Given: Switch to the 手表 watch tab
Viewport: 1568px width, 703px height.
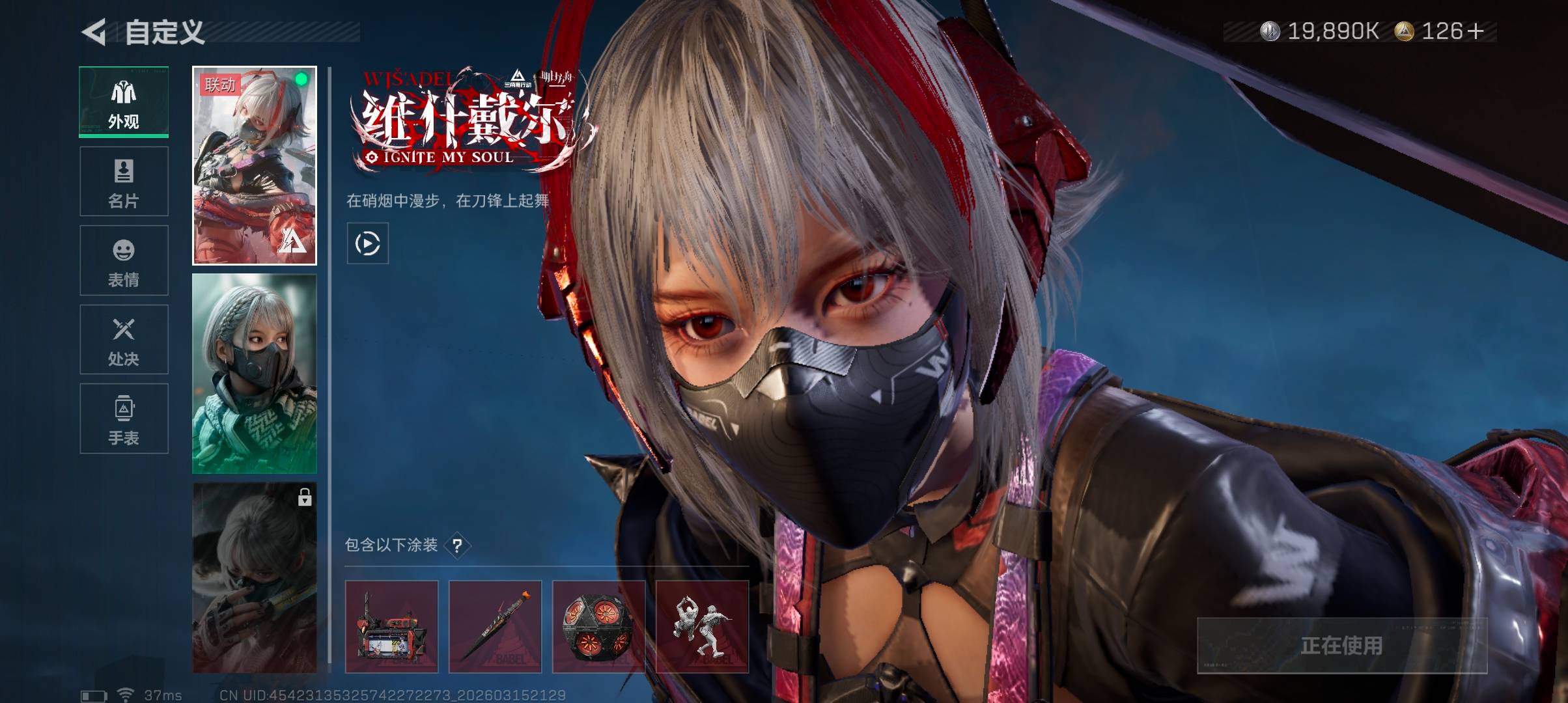Looking at the screenshot, I should (x=124, y=419).
